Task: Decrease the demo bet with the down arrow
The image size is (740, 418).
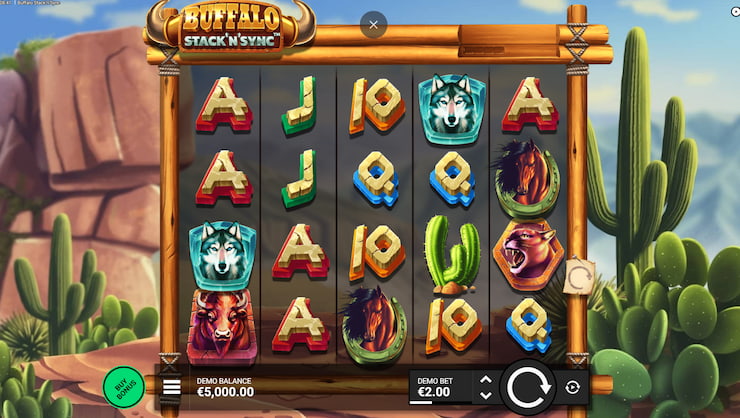Action: coord(486,395)
